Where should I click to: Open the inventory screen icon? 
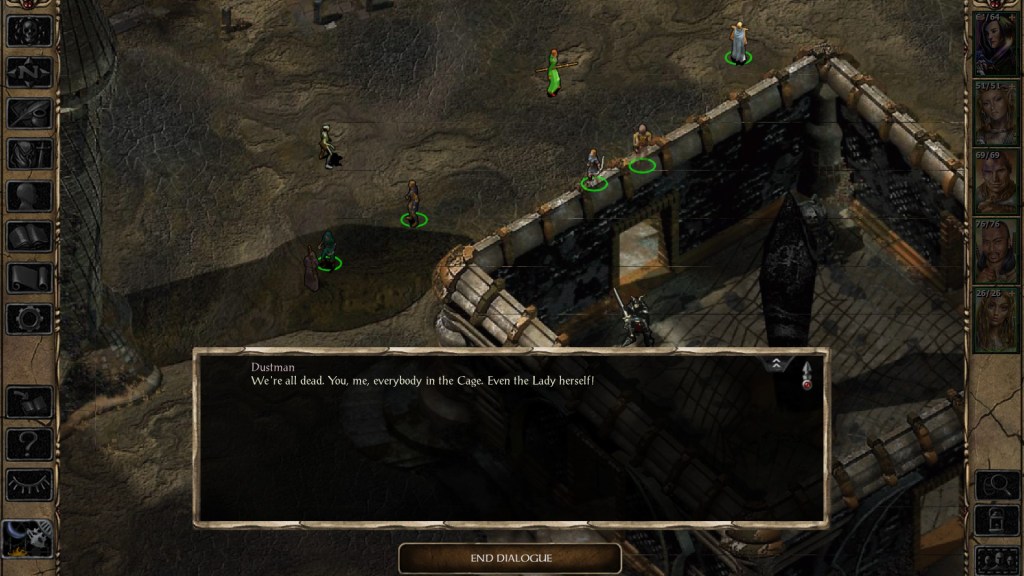pyautogui.click(x=29, y=154)
